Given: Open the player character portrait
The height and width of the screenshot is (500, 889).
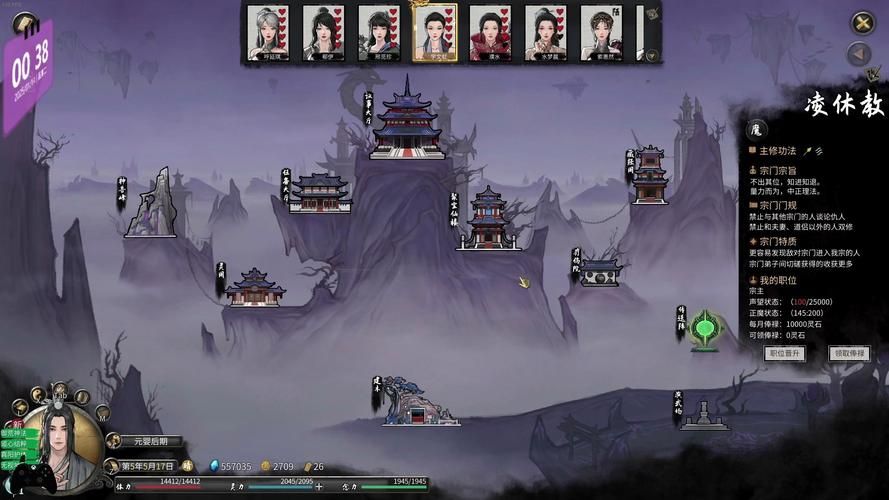Looking at the screenshot, I should click(x=62, y=442).
